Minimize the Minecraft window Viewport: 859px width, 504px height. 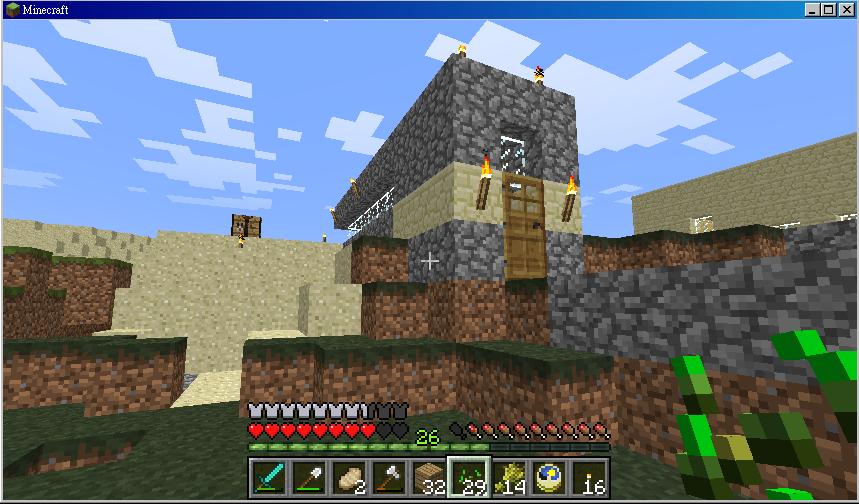click(813, 9)
